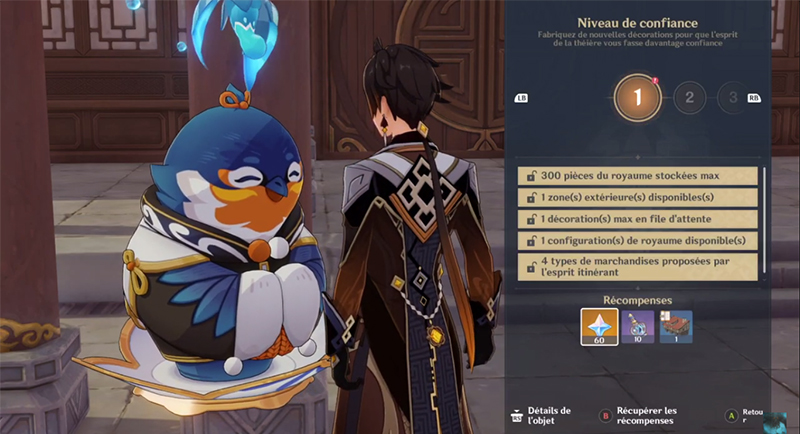Select trust level 1 circle
The image size is (800, 434).
coord(637,97)
